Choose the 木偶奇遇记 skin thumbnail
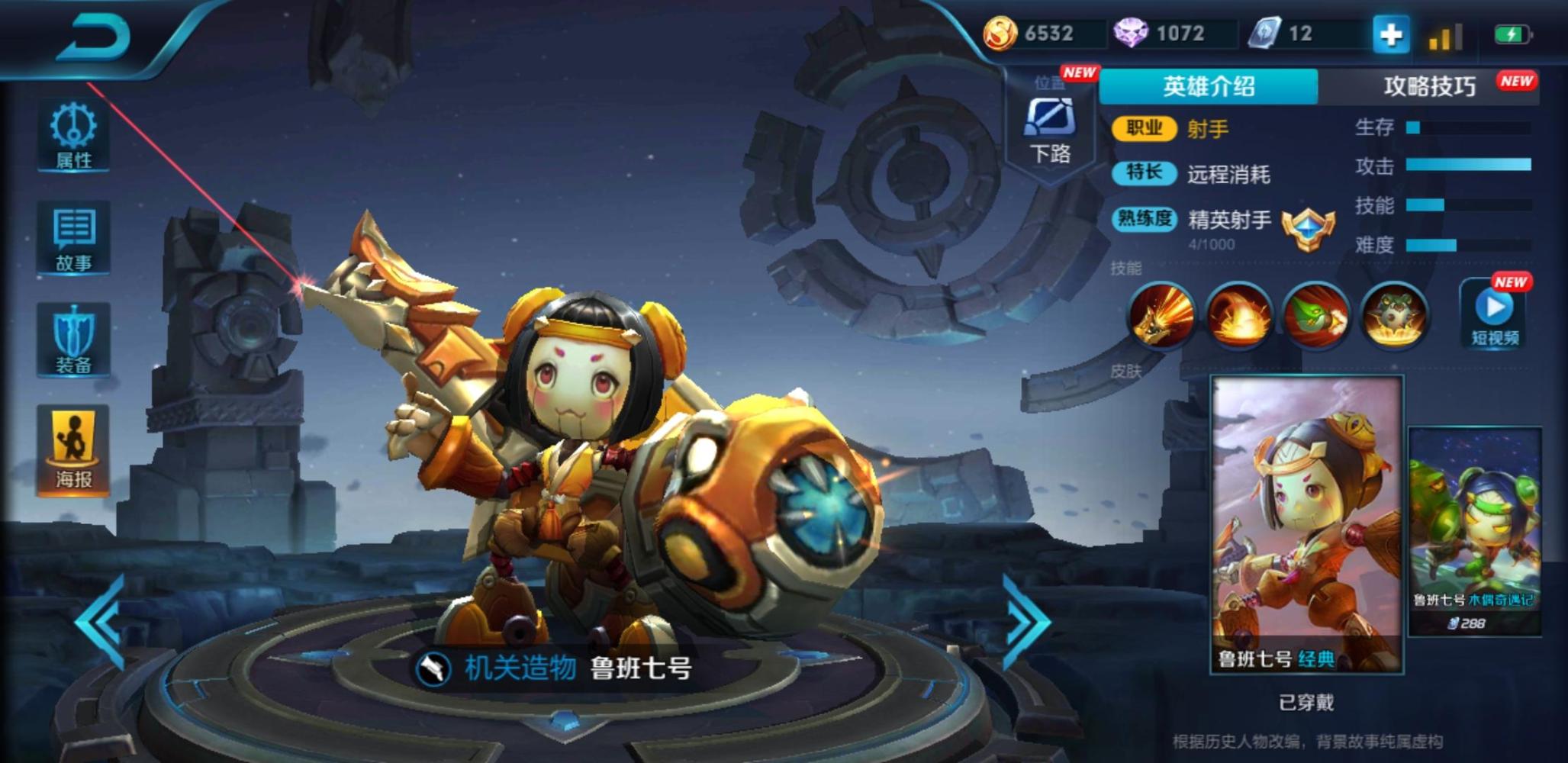Image resolution: width=1568 pixels, height=763 pixels. point(1474,530)
